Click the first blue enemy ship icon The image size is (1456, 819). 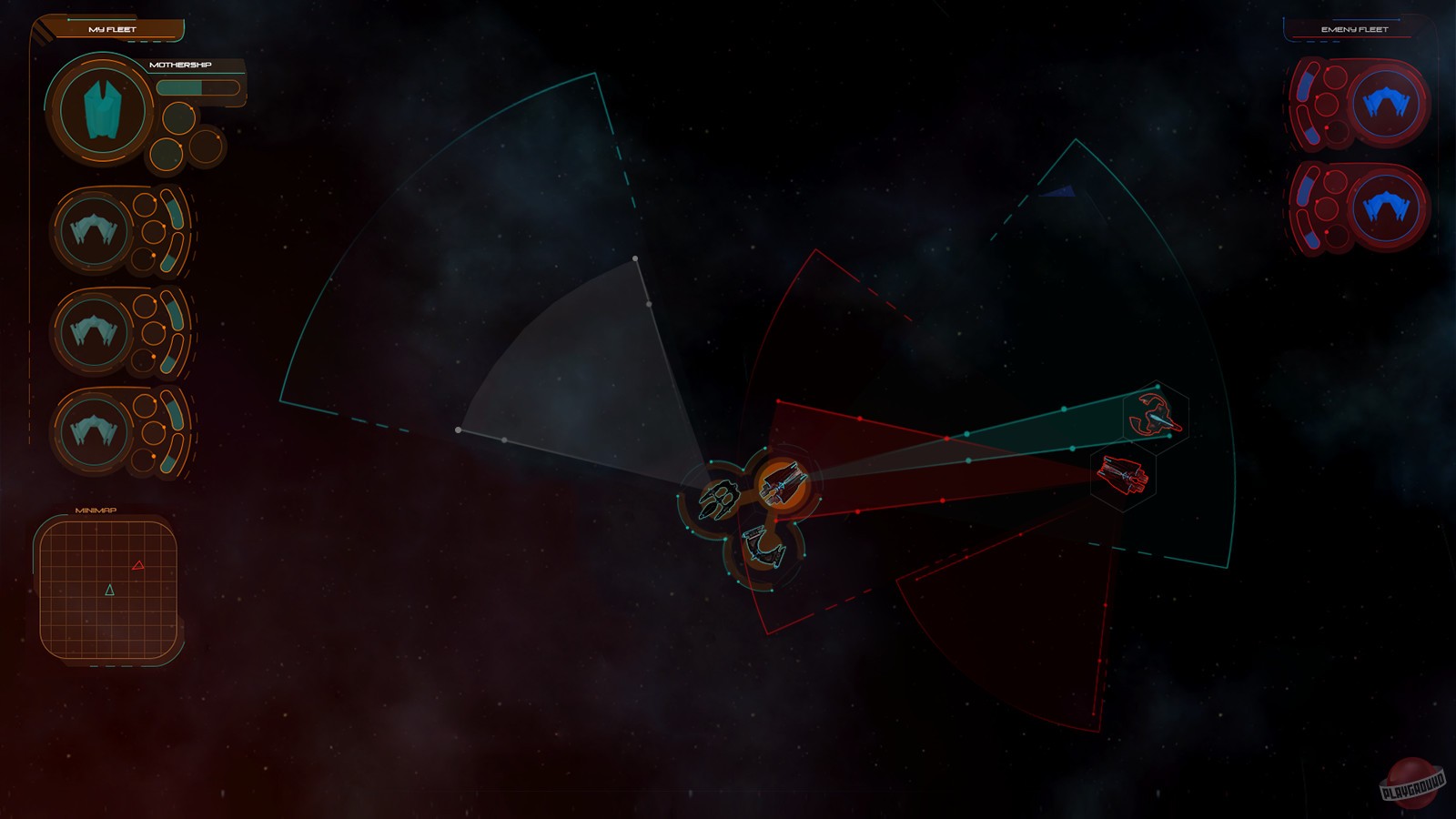(x=1385, y=103)
